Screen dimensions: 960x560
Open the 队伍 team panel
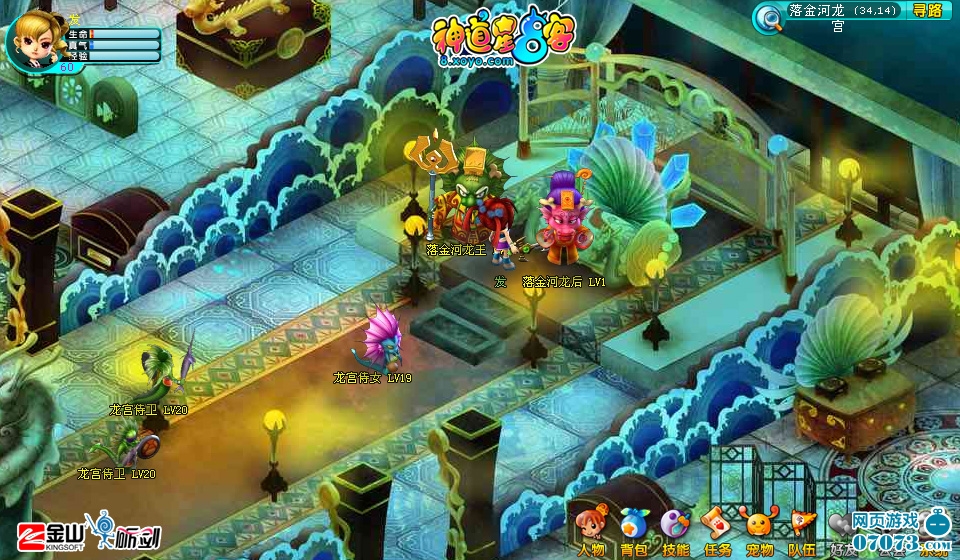tap(801, 531)
